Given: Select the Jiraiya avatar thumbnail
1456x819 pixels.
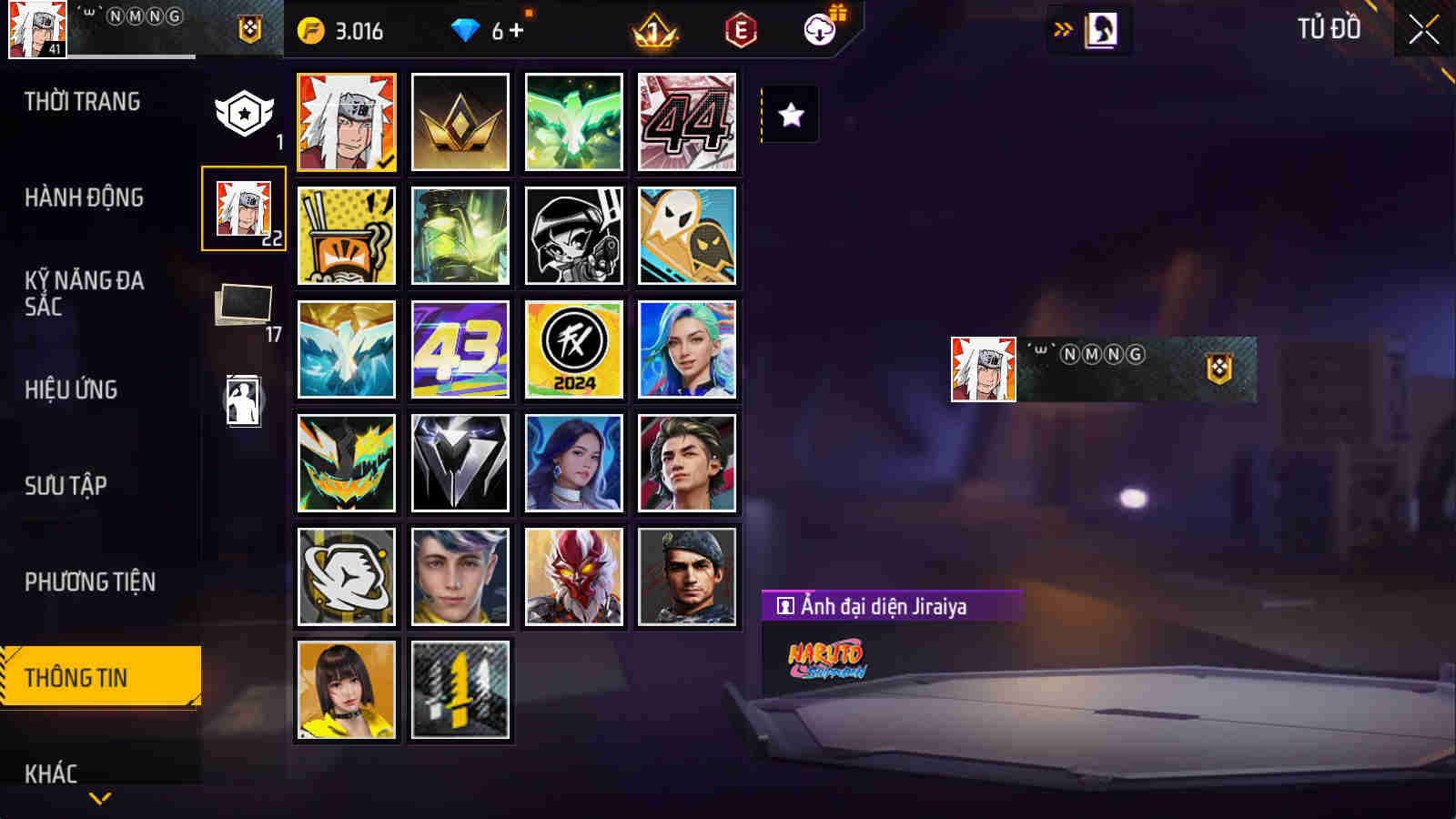Looking at the screenshot, I should click(x=347, y=121).
